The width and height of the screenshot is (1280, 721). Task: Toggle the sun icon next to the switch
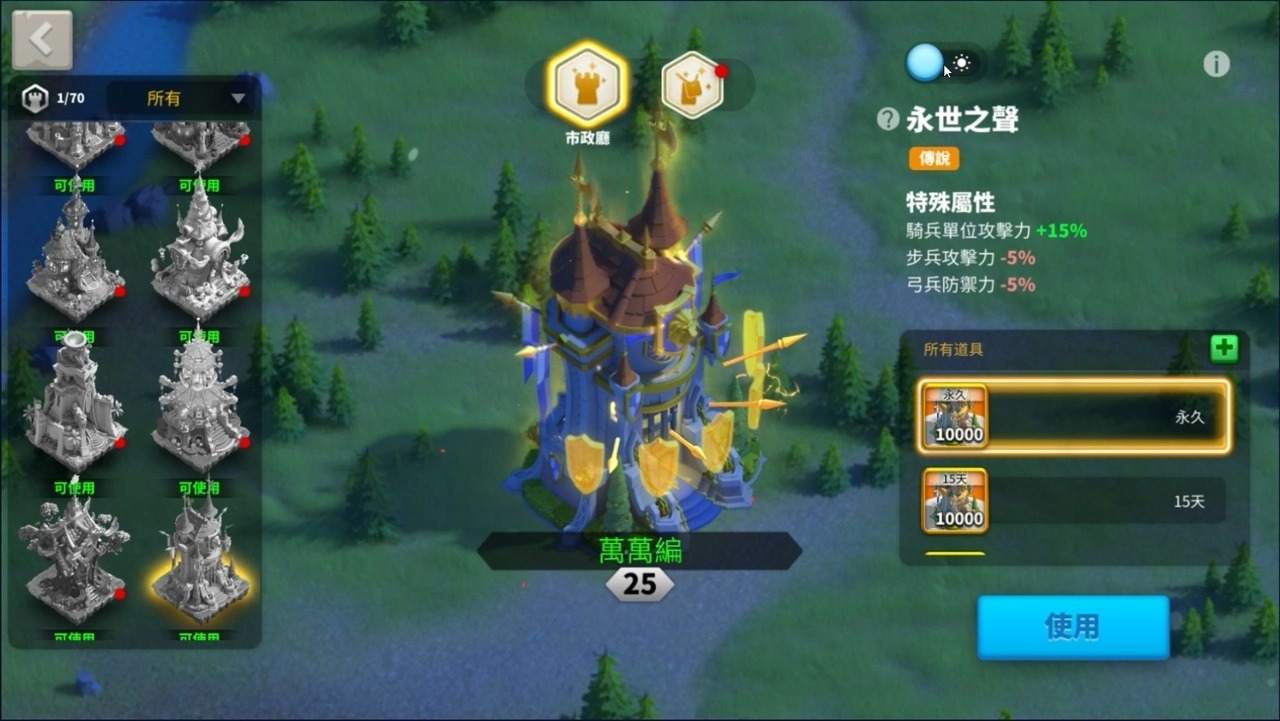[x=962, y=64]
